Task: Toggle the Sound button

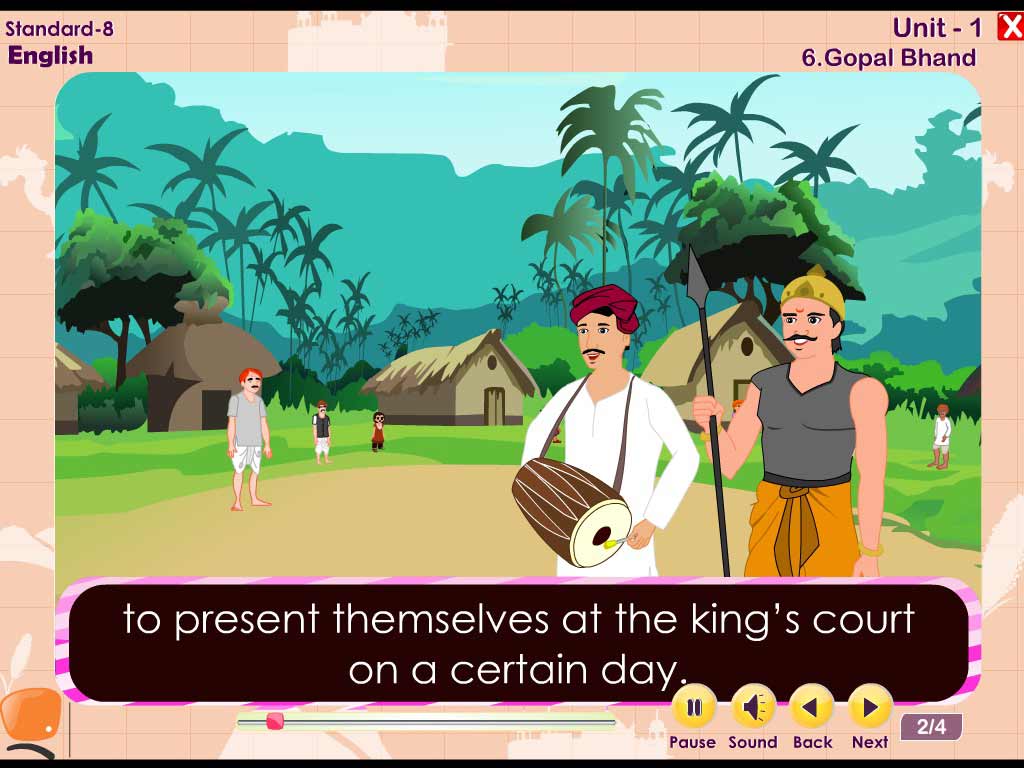Action: [x=753, y=708]
